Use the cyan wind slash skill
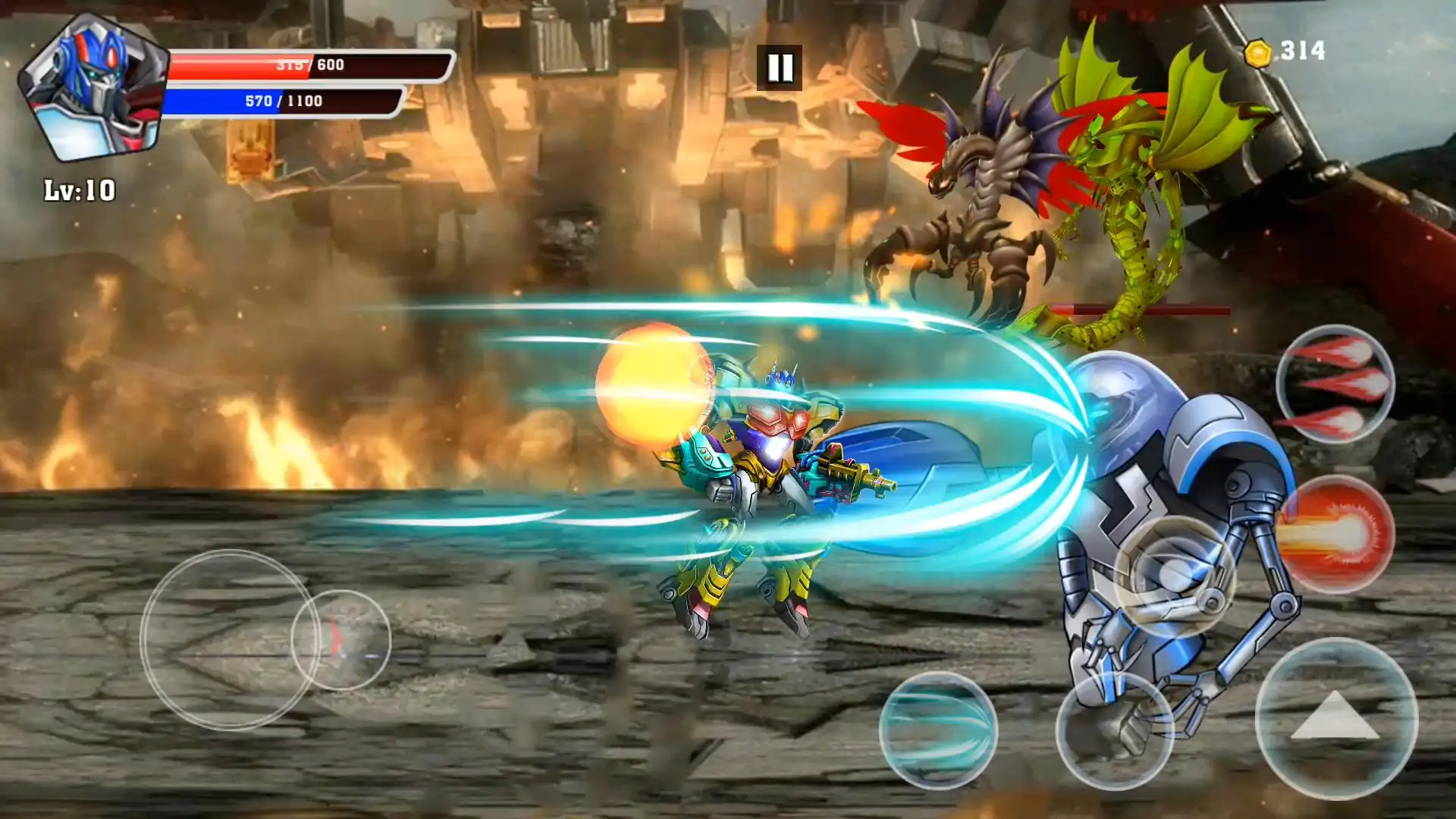This screenshot has height=819, width=1456. tap(938, 730)
